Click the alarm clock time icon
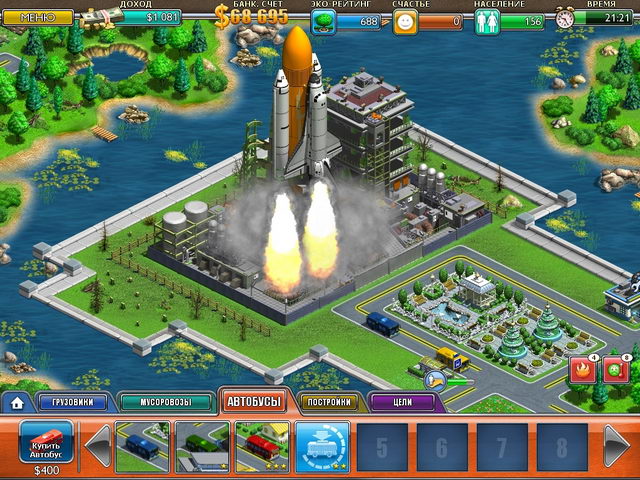The height and width of the screenshot is (480, 640). [x=566, y=19]
